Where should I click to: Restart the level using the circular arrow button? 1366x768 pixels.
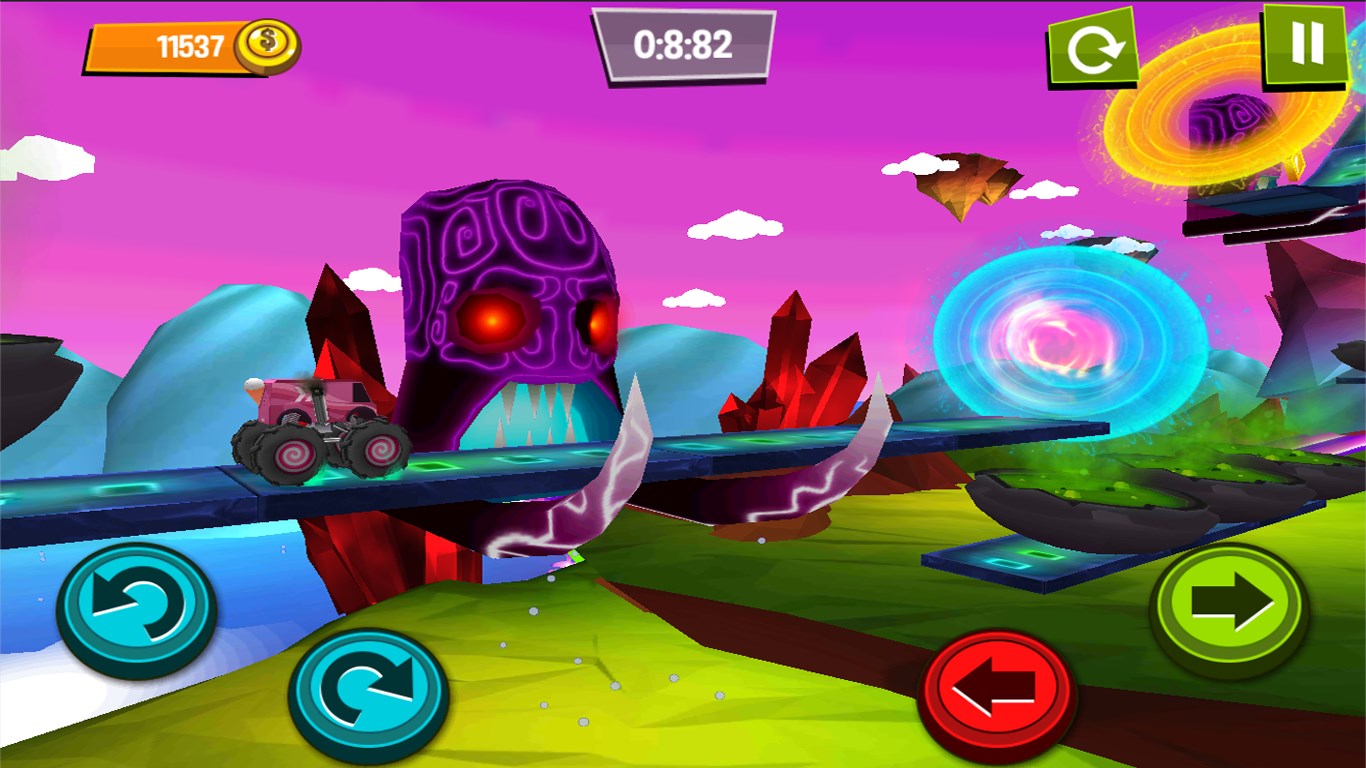pos(1092,48)
